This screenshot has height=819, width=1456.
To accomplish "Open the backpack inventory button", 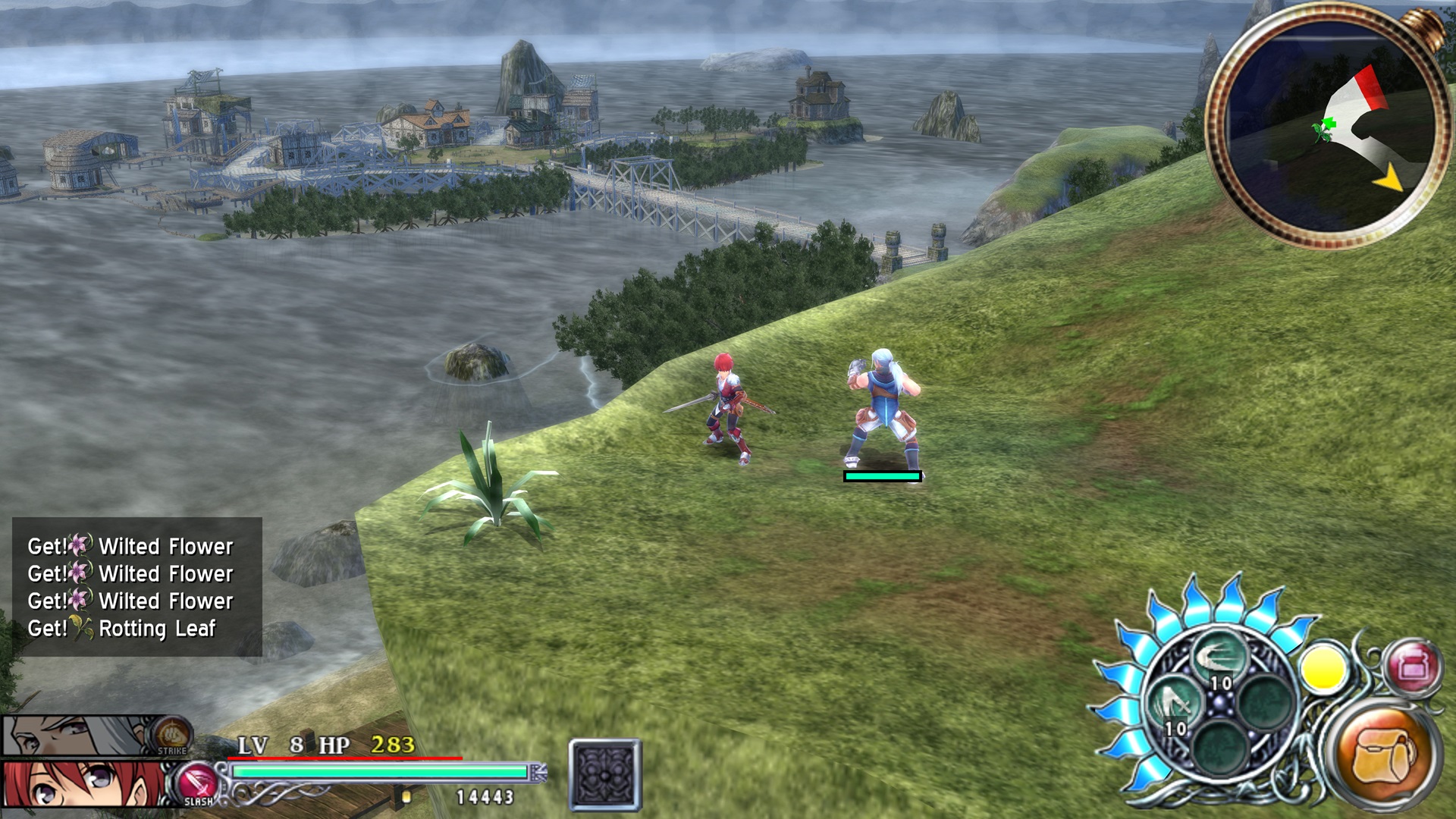I will (x=1385, y=756).
